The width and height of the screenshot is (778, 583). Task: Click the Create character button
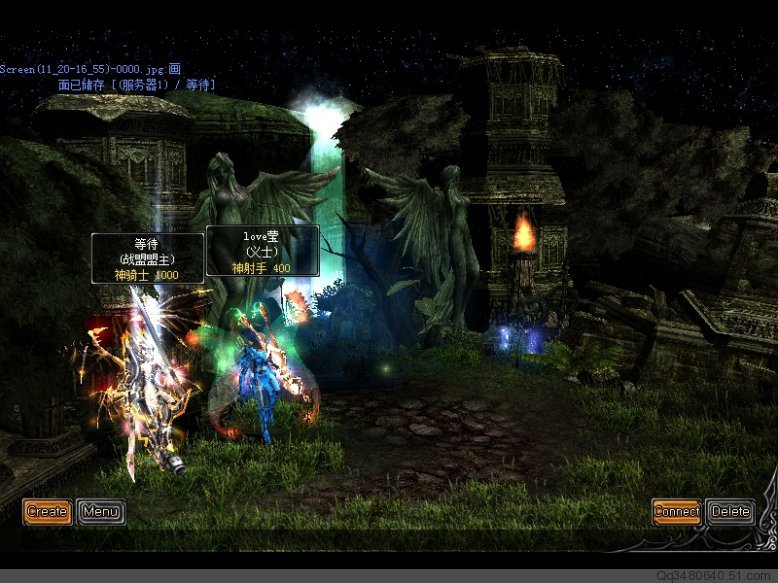[x=47, y=511]
